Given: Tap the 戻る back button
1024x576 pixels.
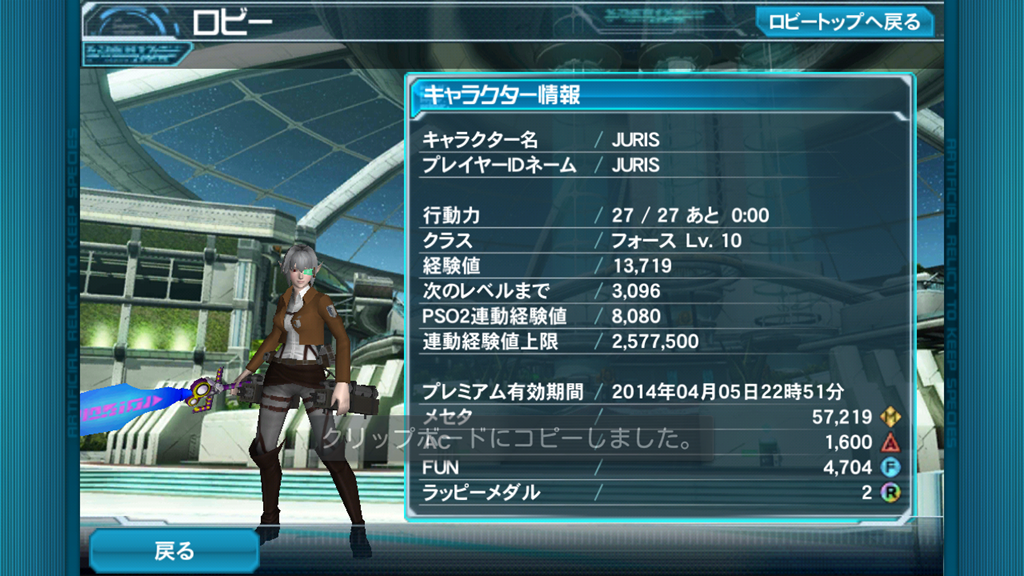Looking at the screenshot, I should 174,551.
